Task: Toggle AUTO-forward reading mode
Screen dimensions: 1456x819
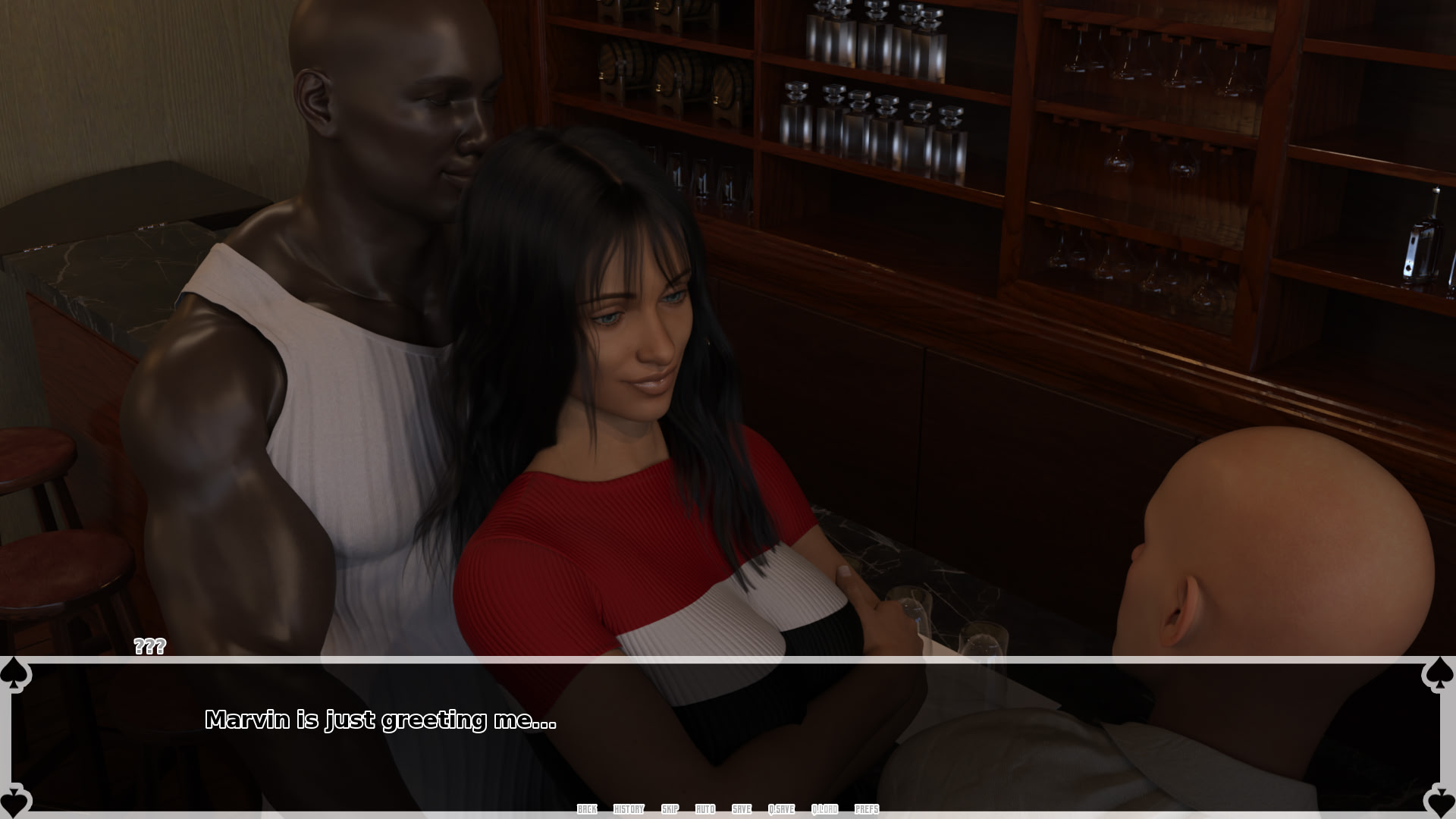Action: tap(704, 809)
